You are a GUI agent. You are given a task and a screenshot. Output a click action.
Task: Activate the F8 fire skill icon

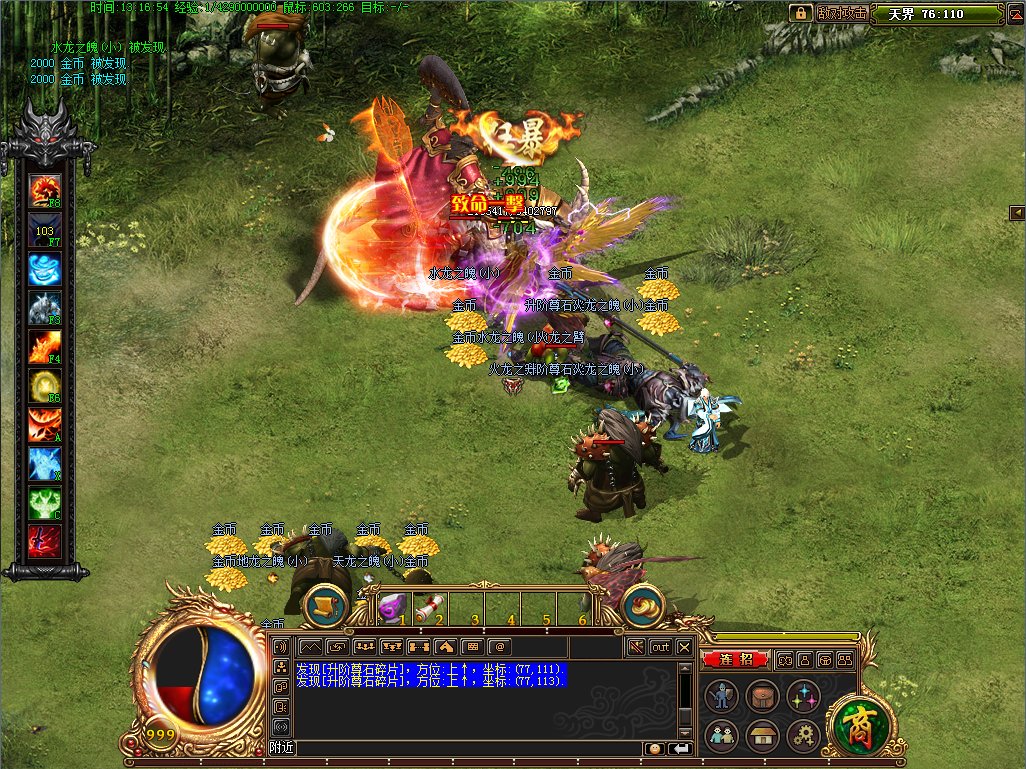(45, 190)
